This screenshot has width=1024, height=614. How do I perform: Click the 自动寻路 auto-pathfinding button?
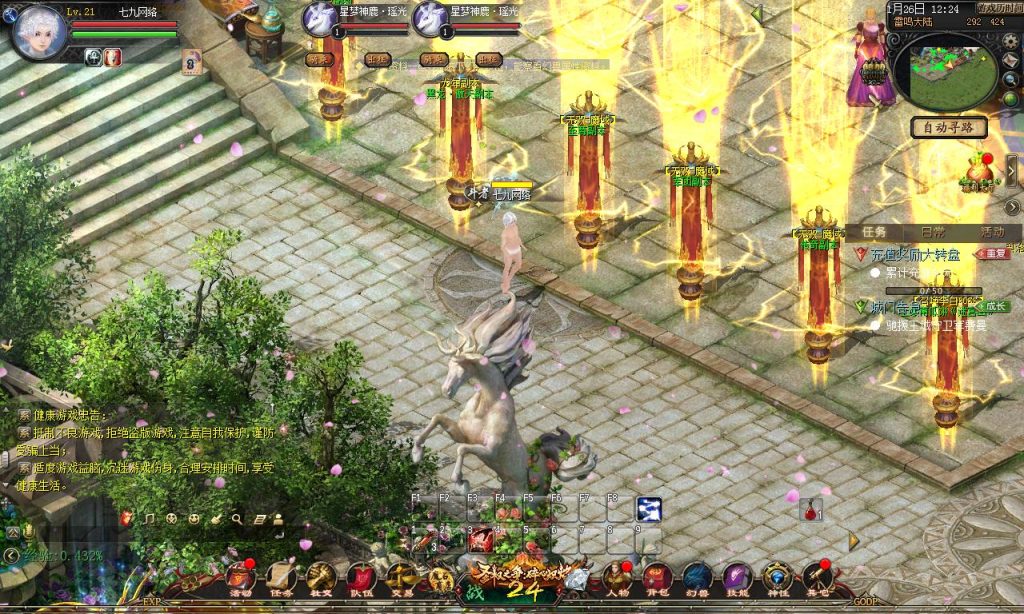point(949,128)
